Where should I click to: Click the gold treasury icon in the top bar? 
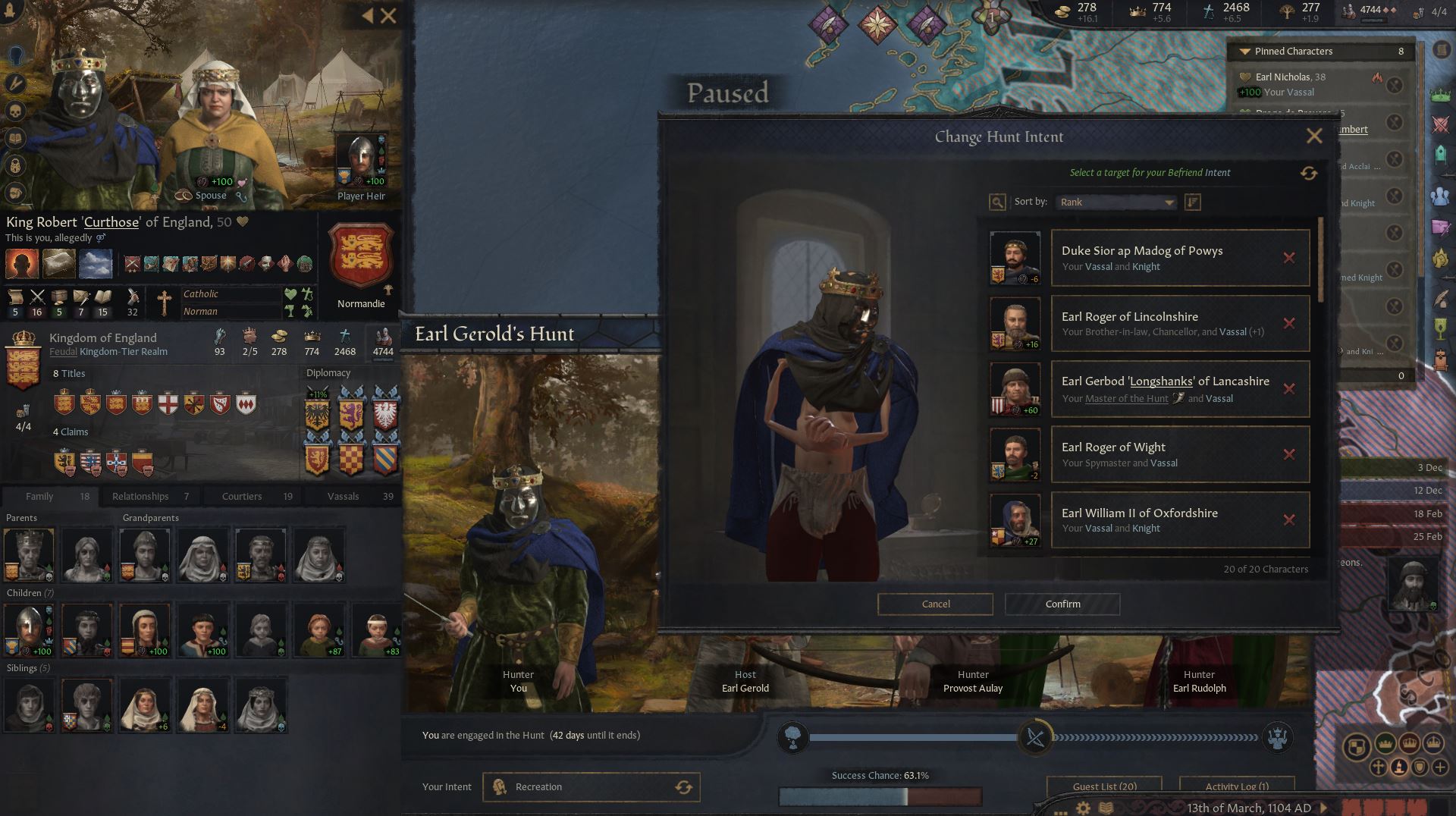click(x=1062, y=13)
